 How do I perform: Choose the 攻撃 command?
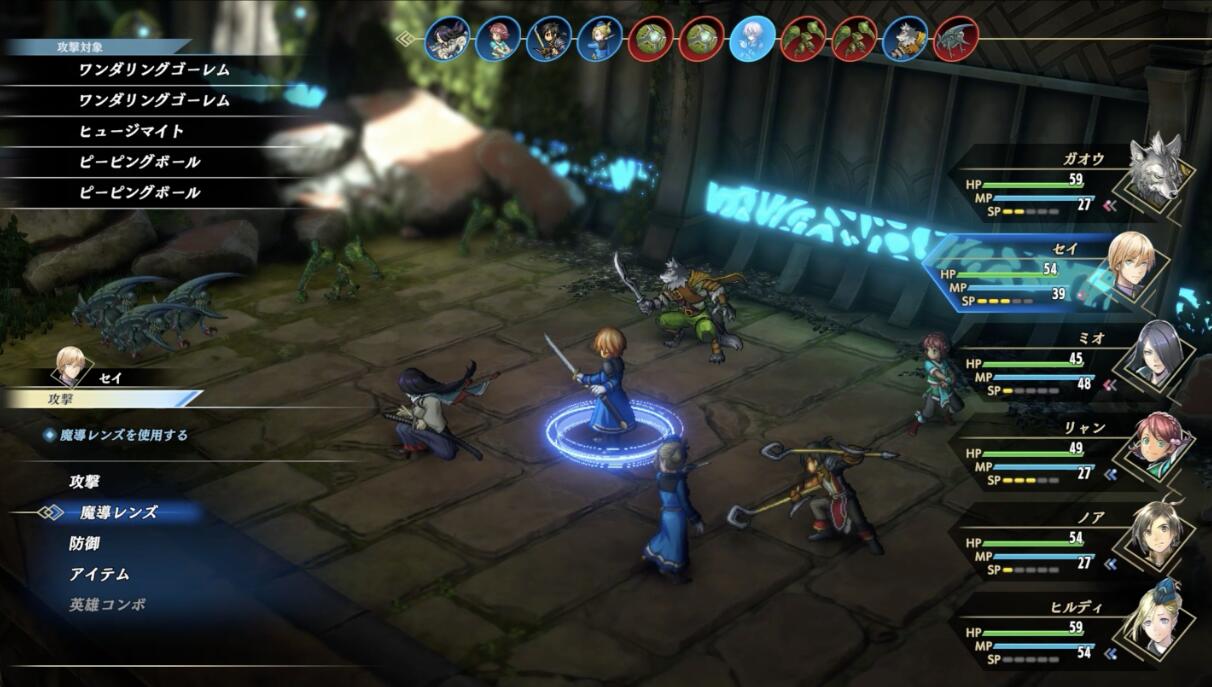tap(85, 482)
